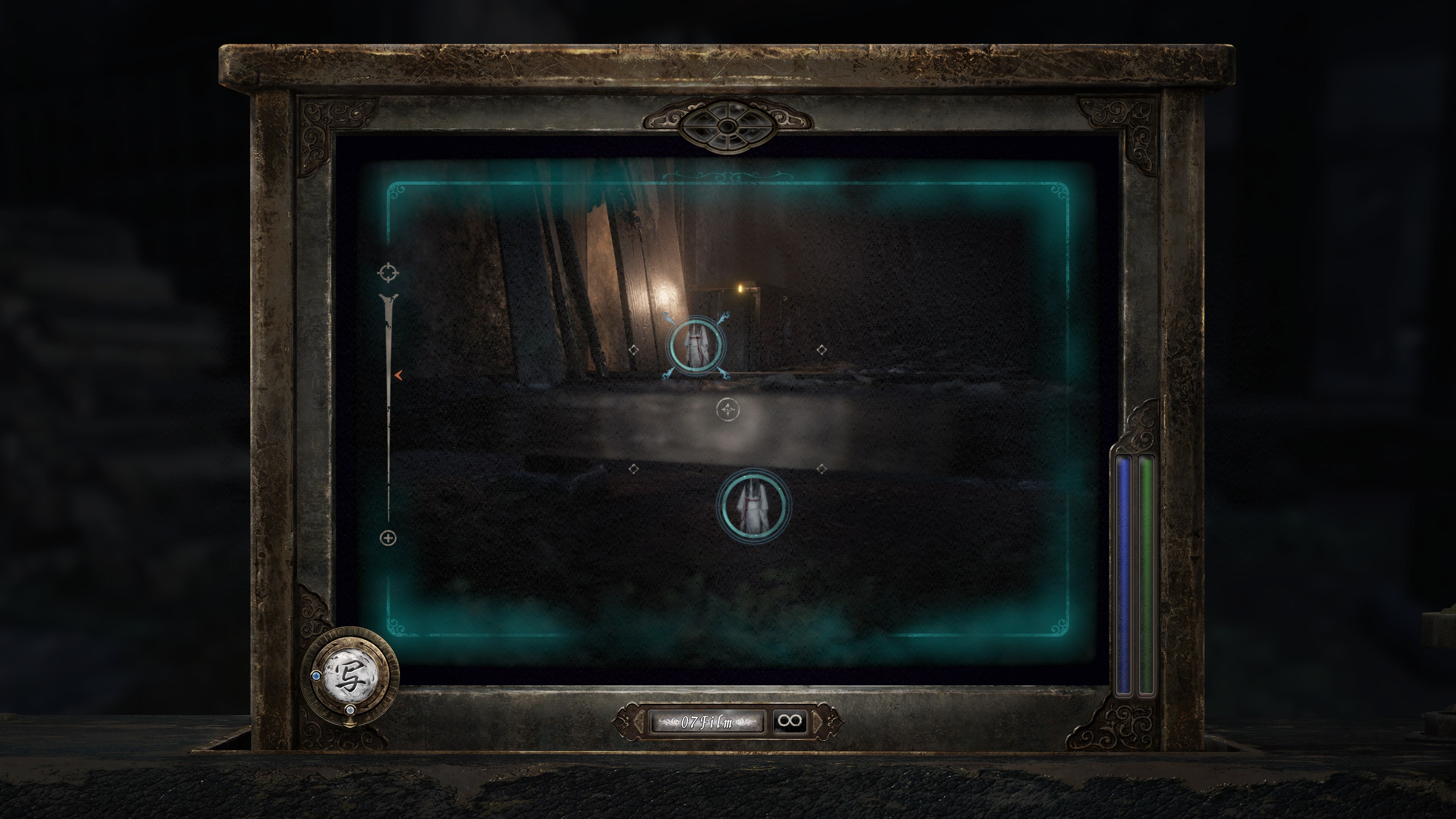Click the upper blue gem on the lens dial
Screen dimensions: 1456x819
tap(317, 676)
